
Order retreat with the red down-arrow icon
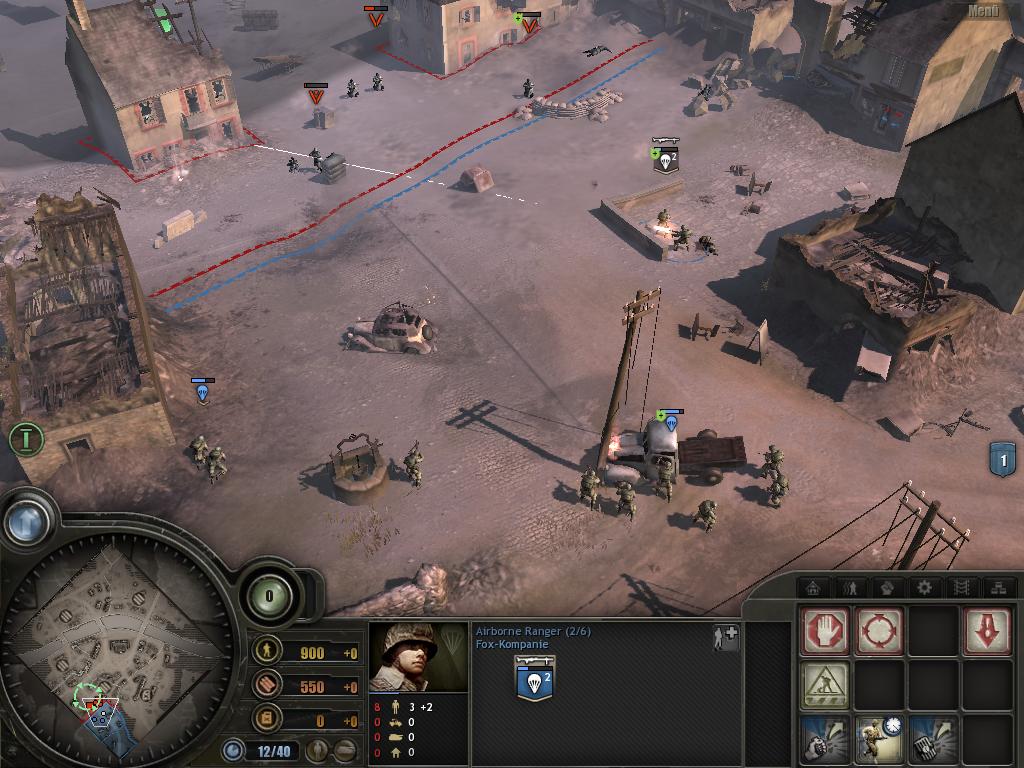pos(987,632)
